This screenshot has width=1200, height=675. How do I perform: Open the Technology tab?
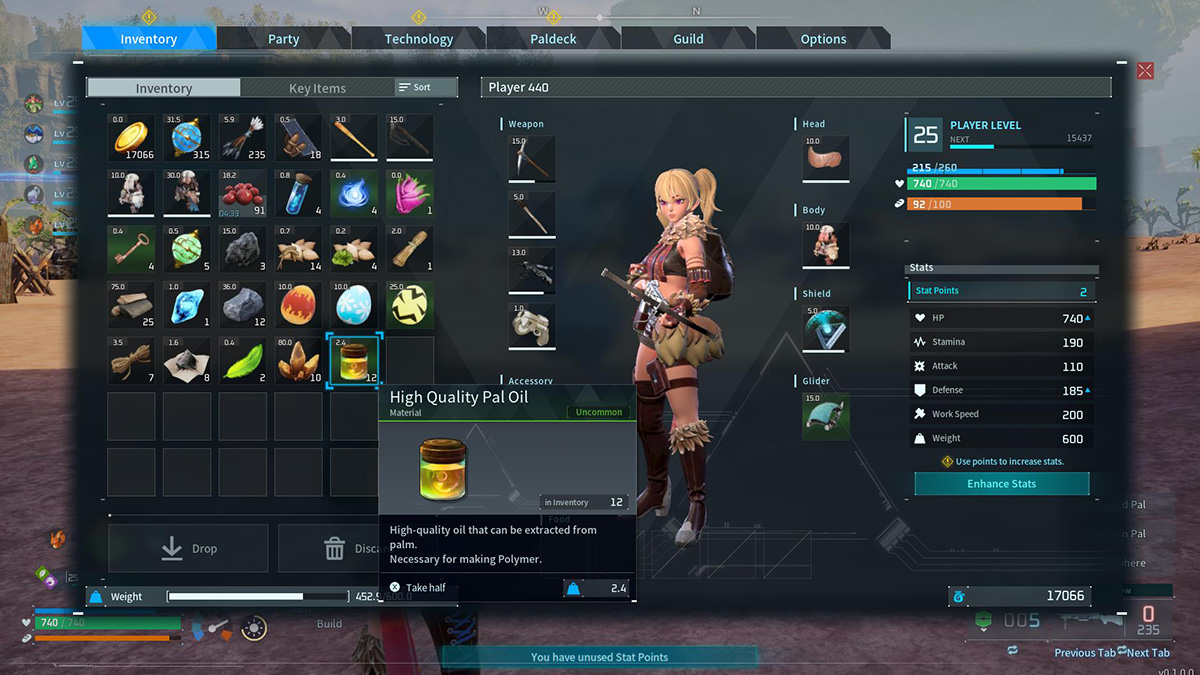(x=418, y=39)
